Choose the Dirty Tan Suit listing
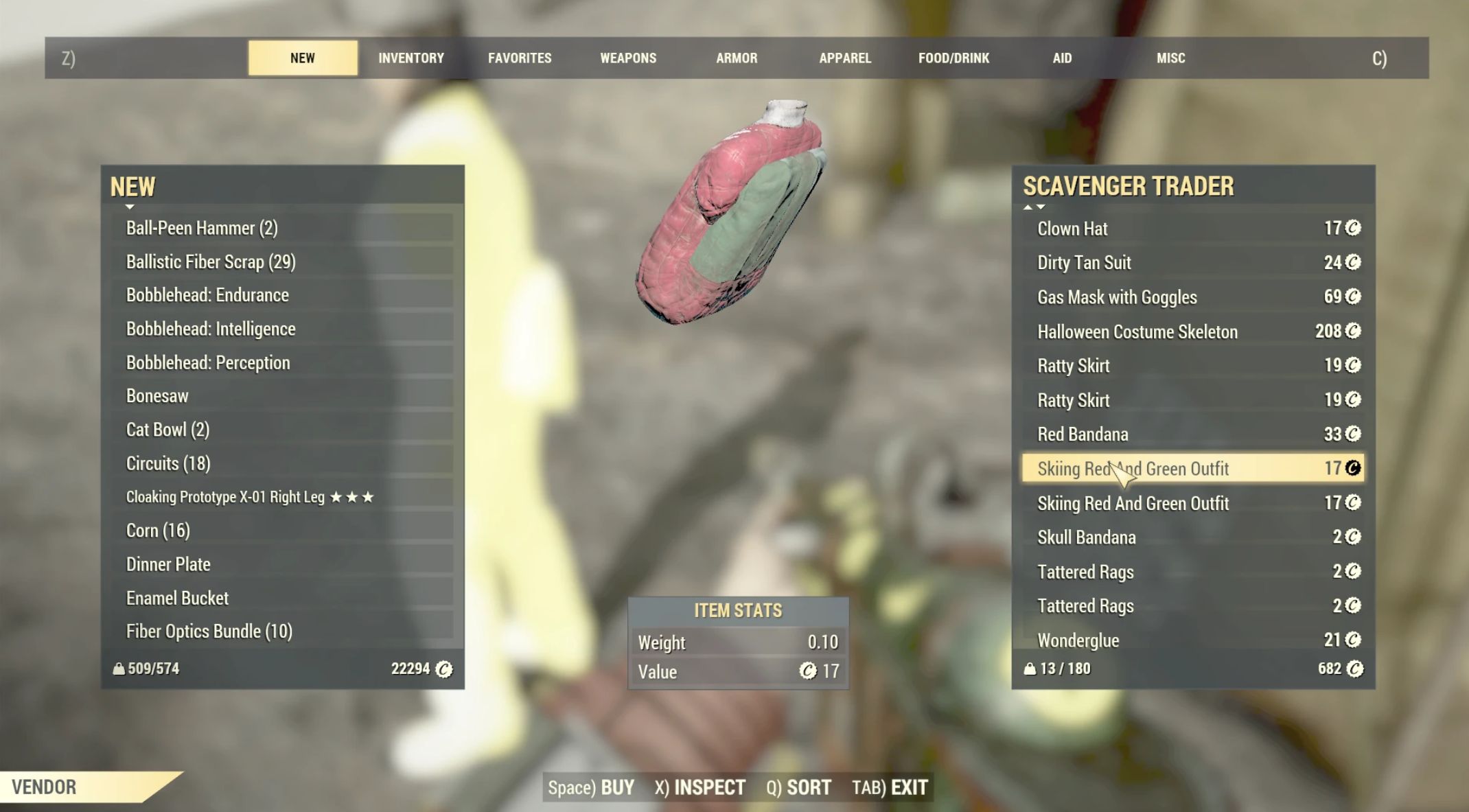Screen dimensions: 1469x812 (1193, 263)
